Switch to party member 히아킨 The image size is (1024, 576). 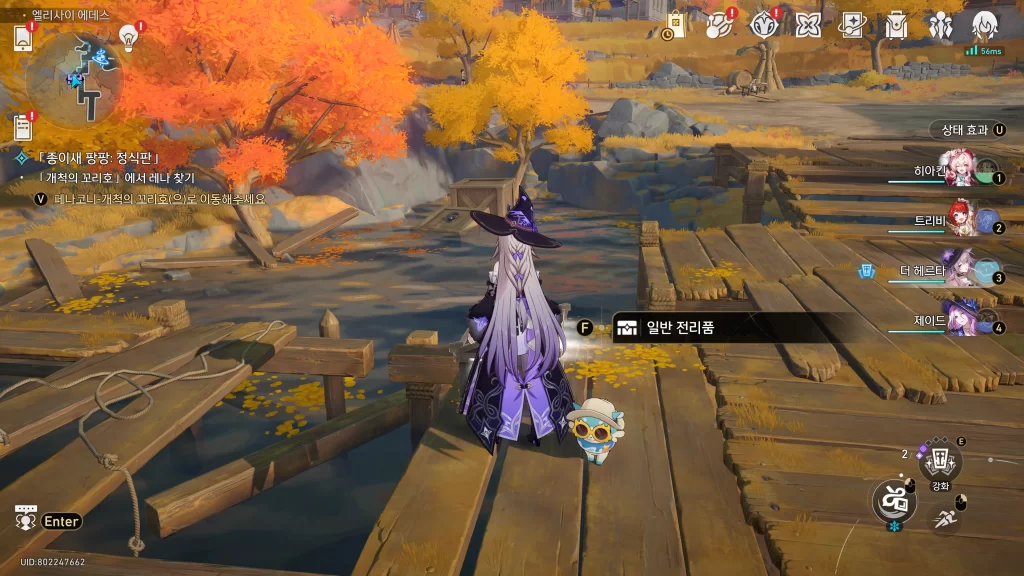pyautogui.click(x=962, y=172)
